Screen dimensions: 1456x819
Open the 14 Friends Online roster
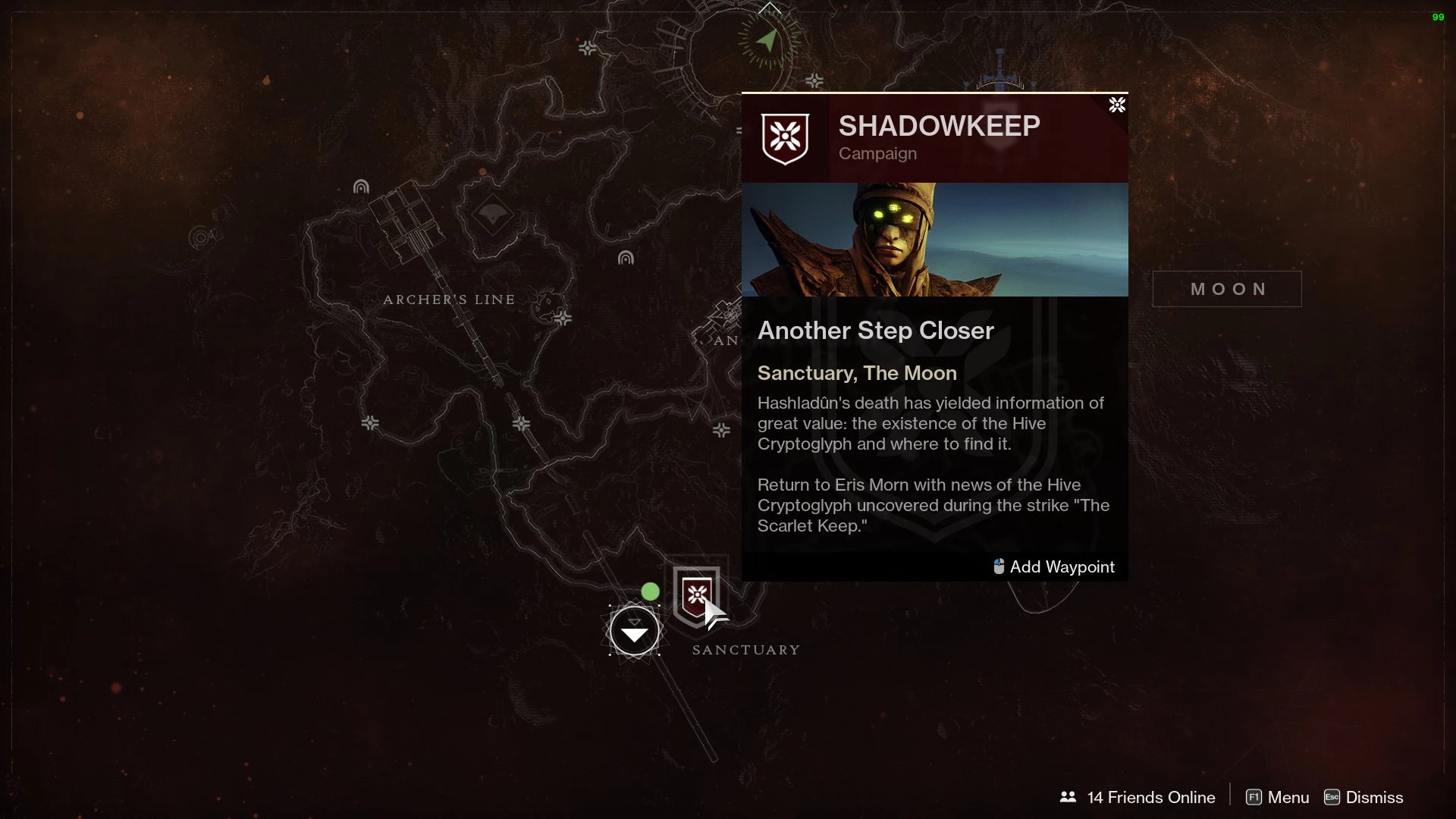(1137, 797)
